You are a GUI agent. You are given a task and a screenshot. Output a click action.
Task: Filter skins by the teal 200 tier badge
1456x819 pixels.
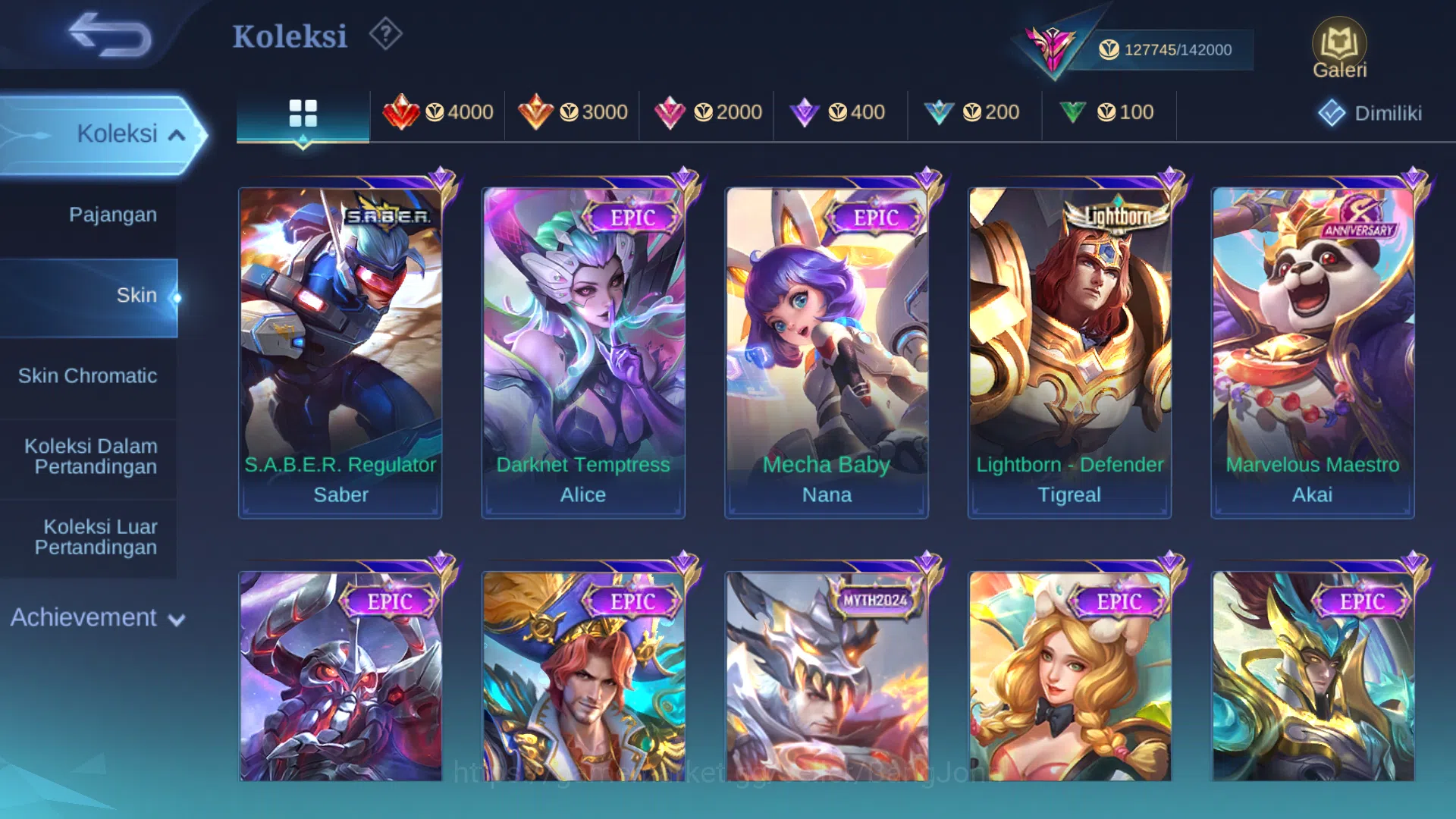click(976, 112)
